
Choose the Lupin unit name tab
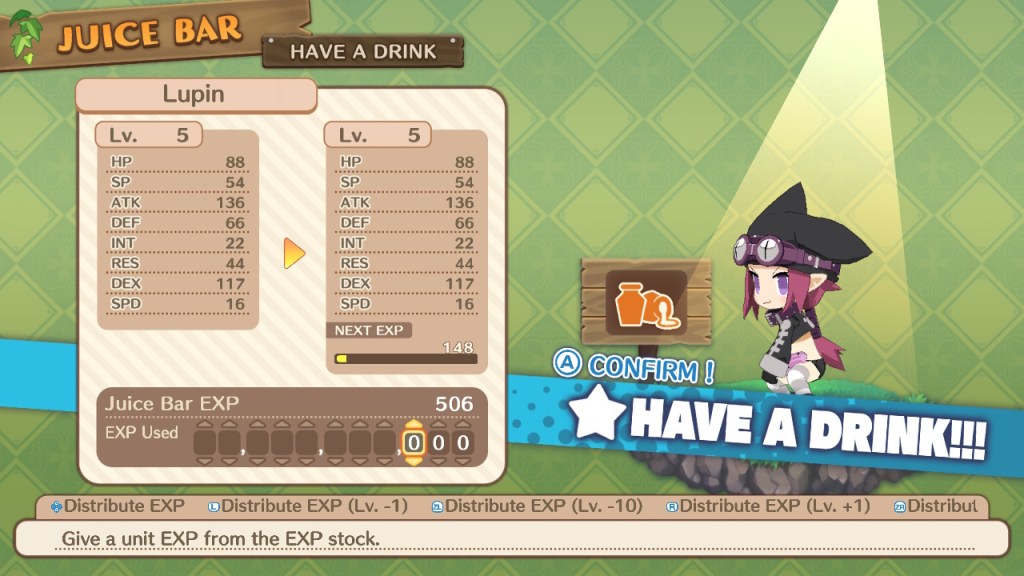pos(194,96)
